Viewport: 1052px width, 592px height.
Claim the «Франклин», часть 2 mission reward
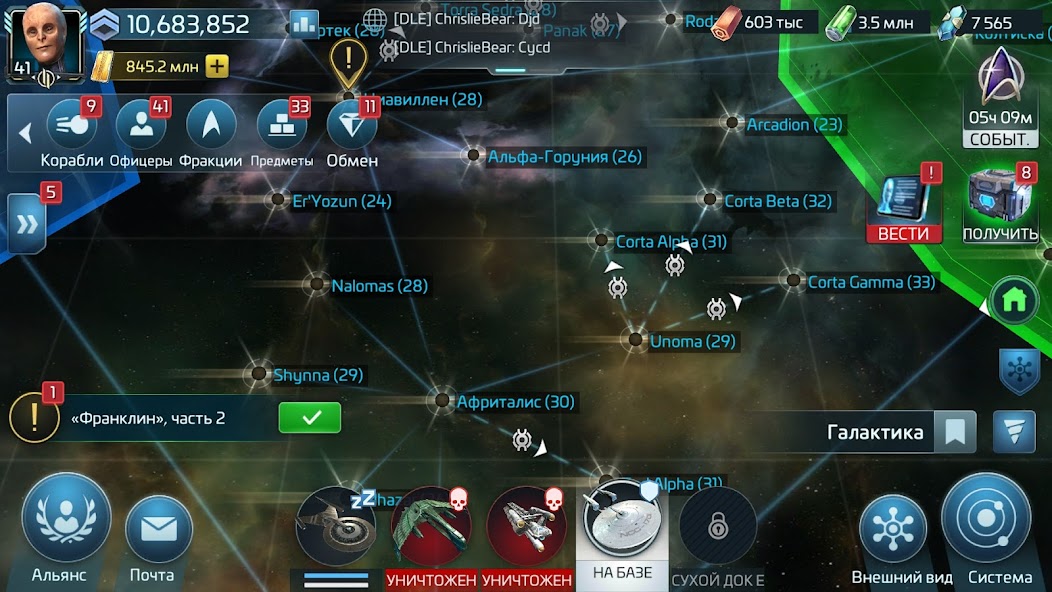309,418
